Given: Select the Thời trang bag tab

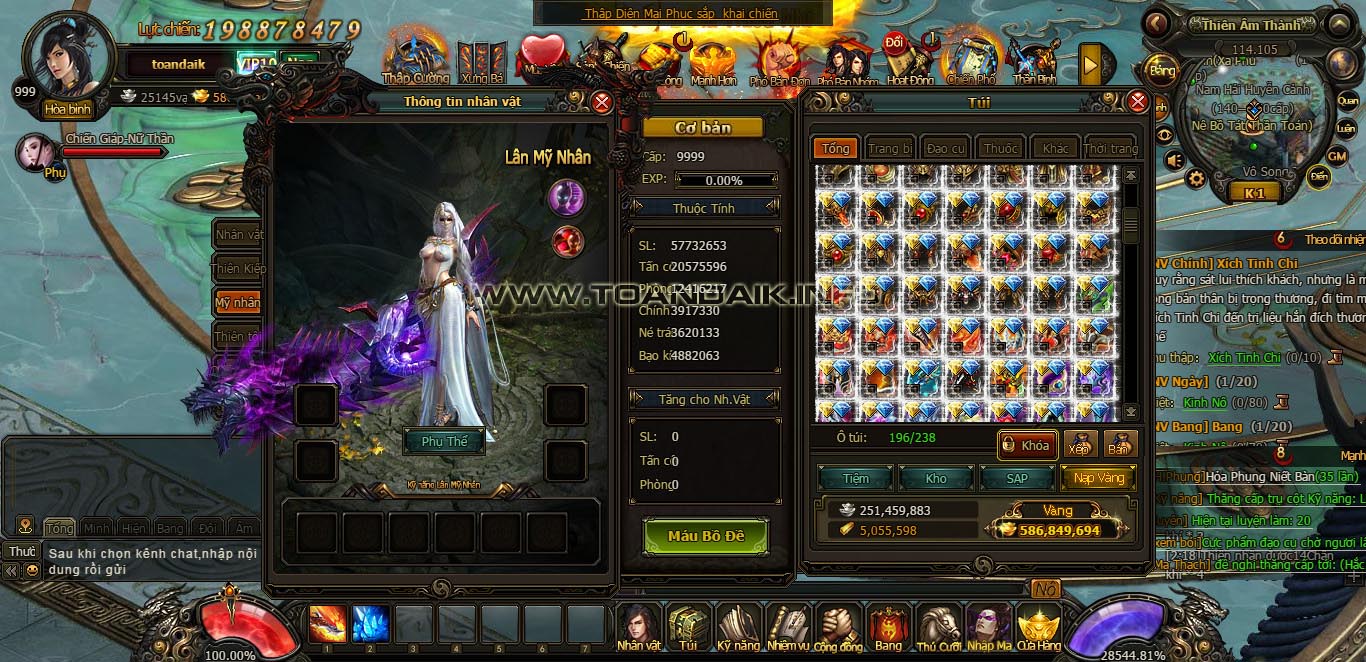Looking at the screenshot, I should point(1110,148).
